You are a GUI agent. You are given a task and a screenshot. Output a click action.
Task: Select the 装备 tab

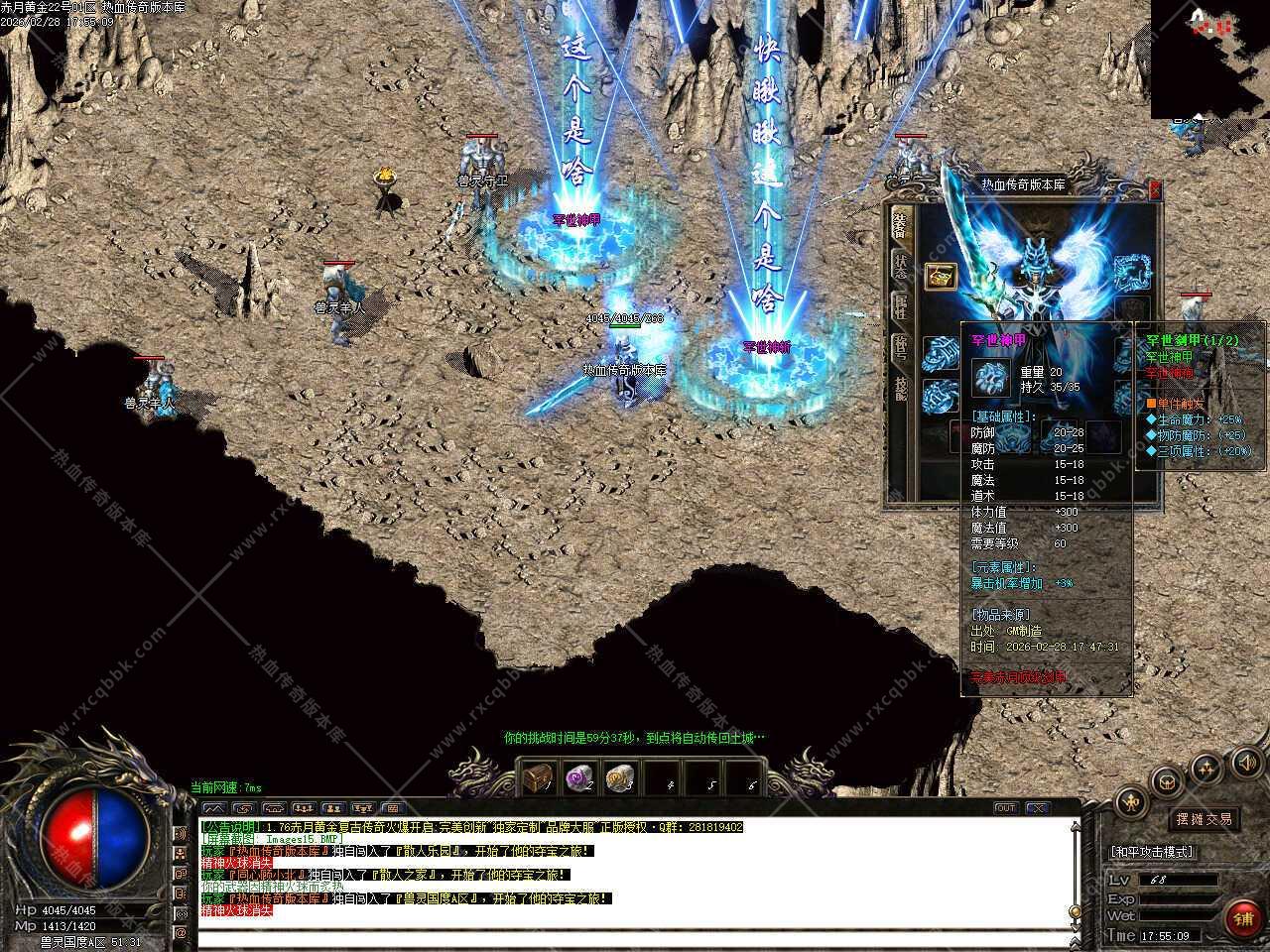point(899,225)
